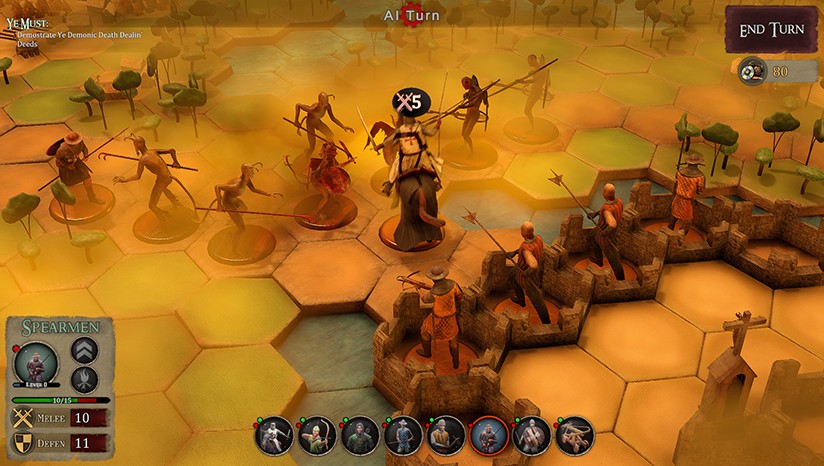This screenshot has width=824, height=466.
Task: Activate the campfire rest icon
Action: tap(84, 380)
